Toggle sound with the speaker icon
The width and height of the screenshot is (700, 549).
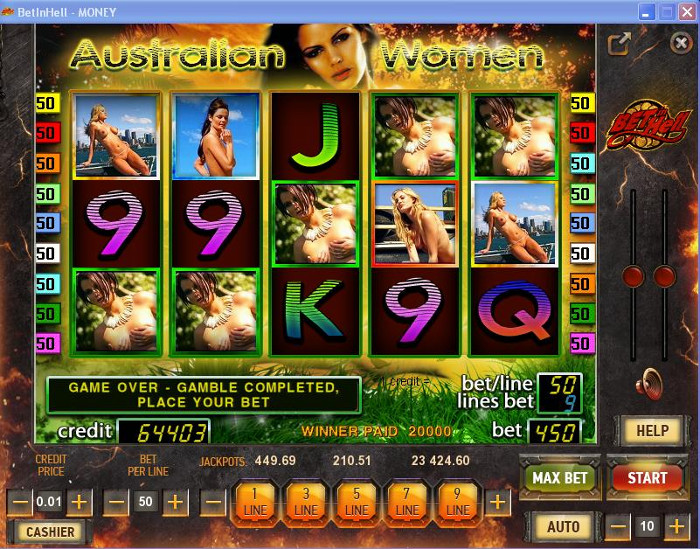coord(652,383)
